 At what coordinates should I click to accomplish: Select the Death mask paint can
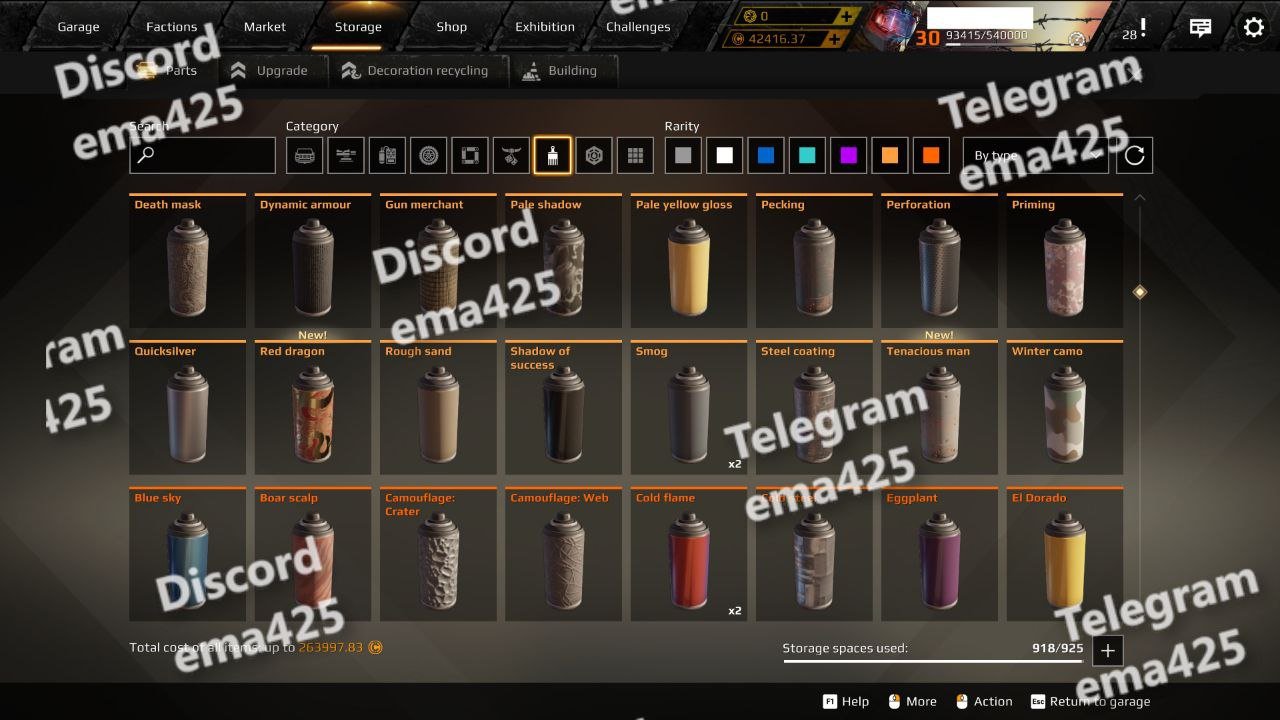coord(188,261)
